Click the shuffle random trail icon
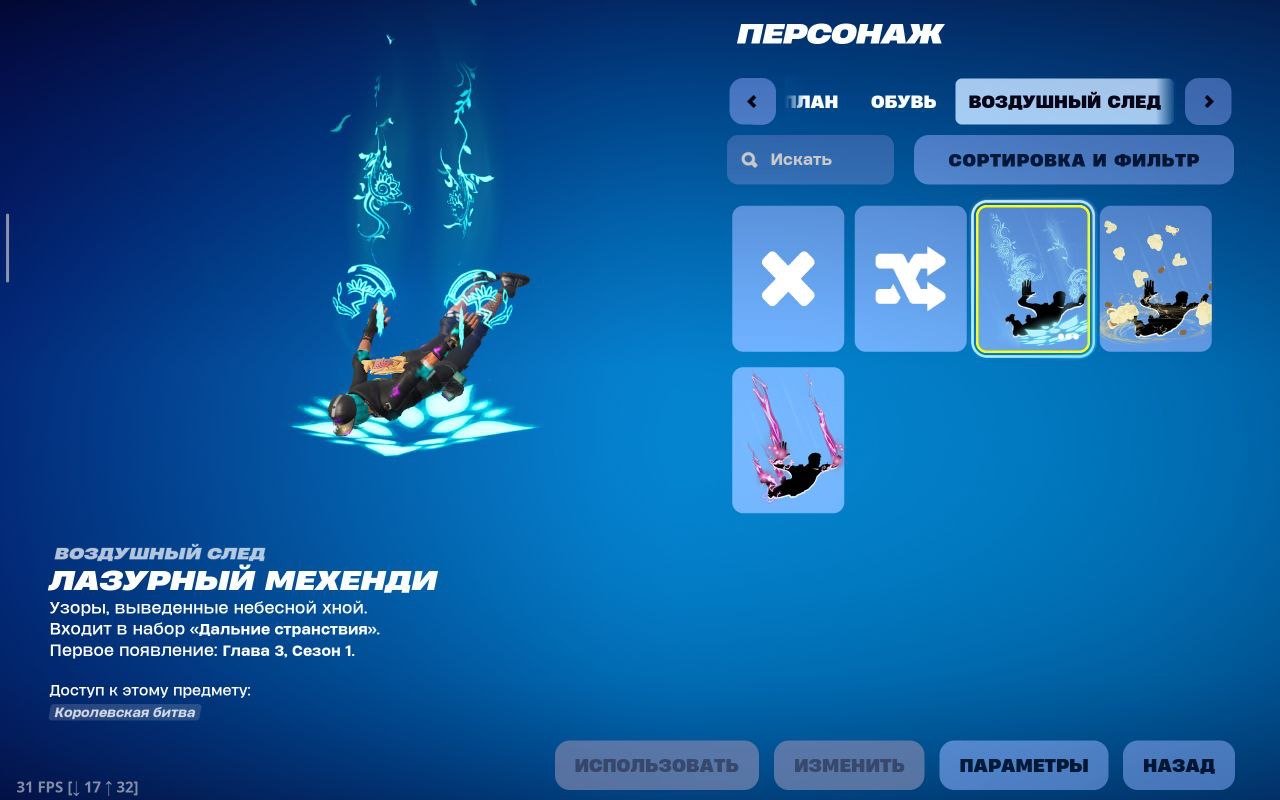This screenshot has height=800, width=1280. tap(910, 278)
